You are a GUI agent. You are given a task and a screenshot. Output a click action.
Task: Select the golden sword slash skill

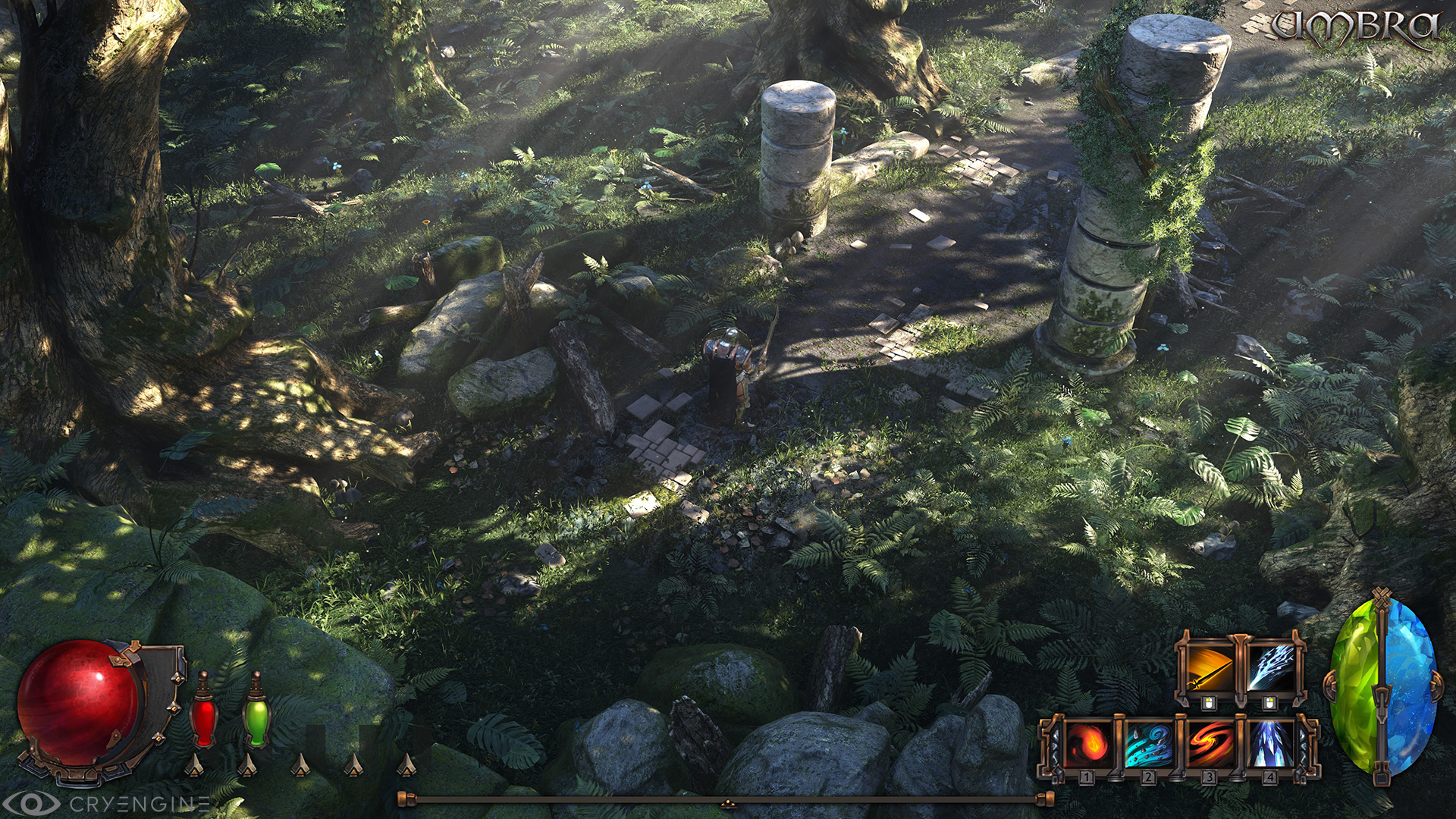(x=1209, y=667)
